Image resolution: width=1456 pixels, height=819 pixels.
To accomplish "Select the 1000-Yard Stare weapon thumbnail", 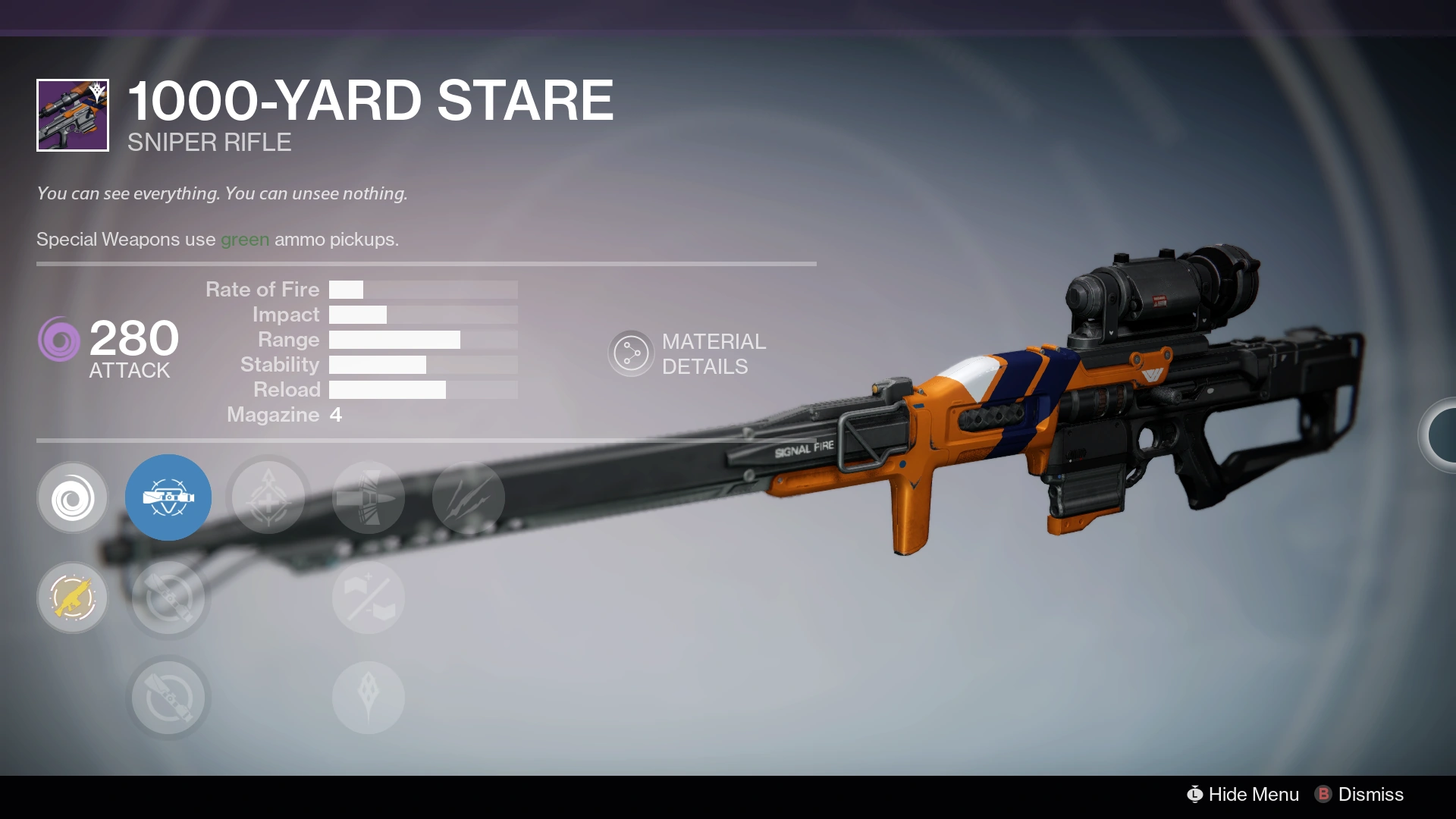I will 72,115.
